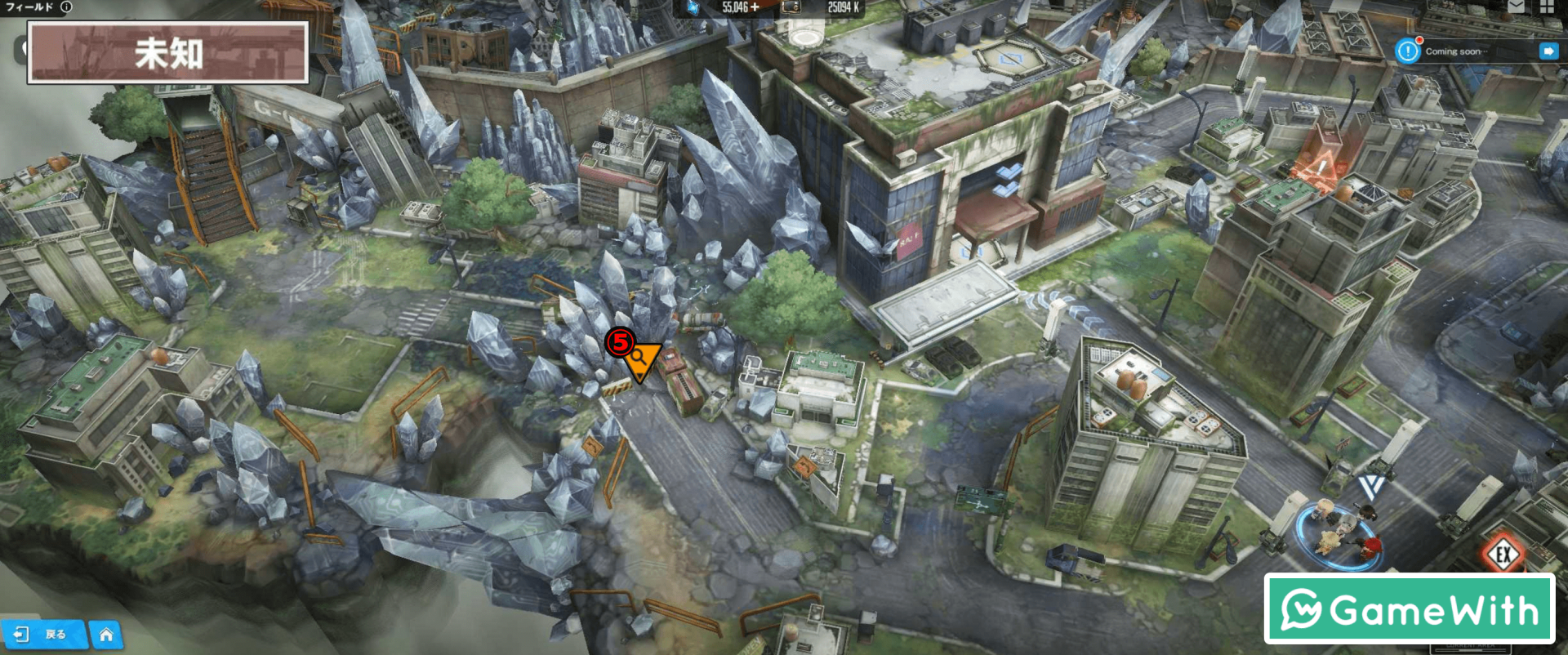Select the EX diamond stage marker

[x=1503, y=555]
